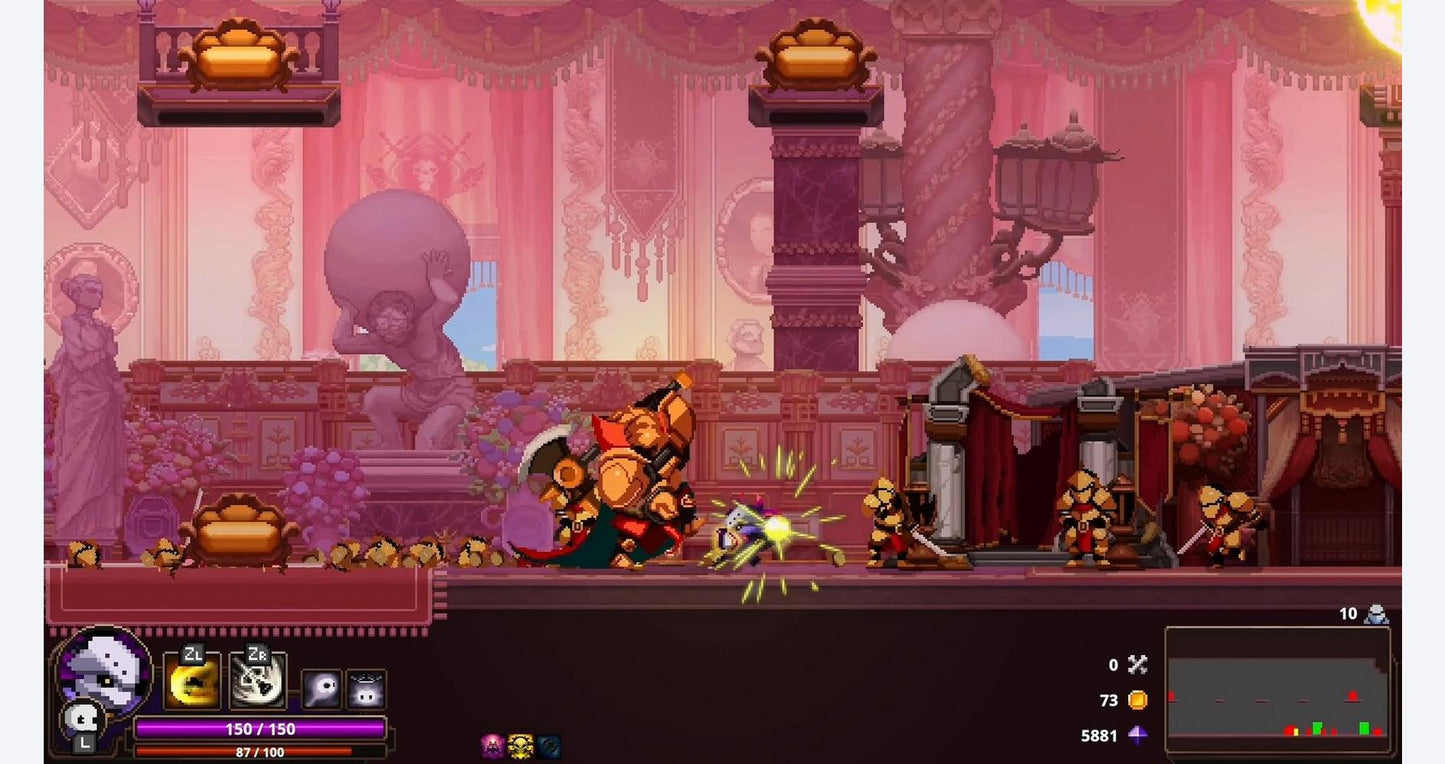Click the gold coin currency icon
This screenshot has height=764, width=1445.
[1137, 700]
